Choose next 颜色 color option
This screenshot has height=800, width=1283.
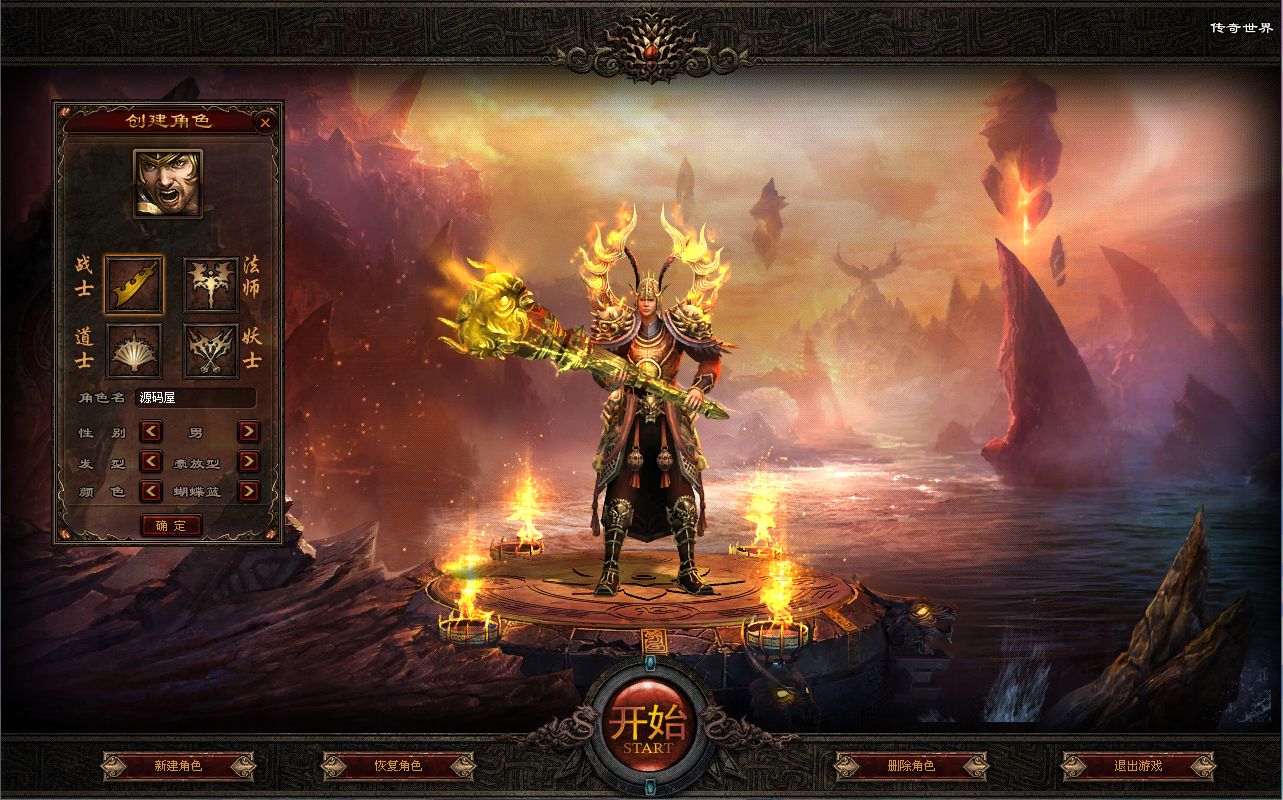(248, 491)
